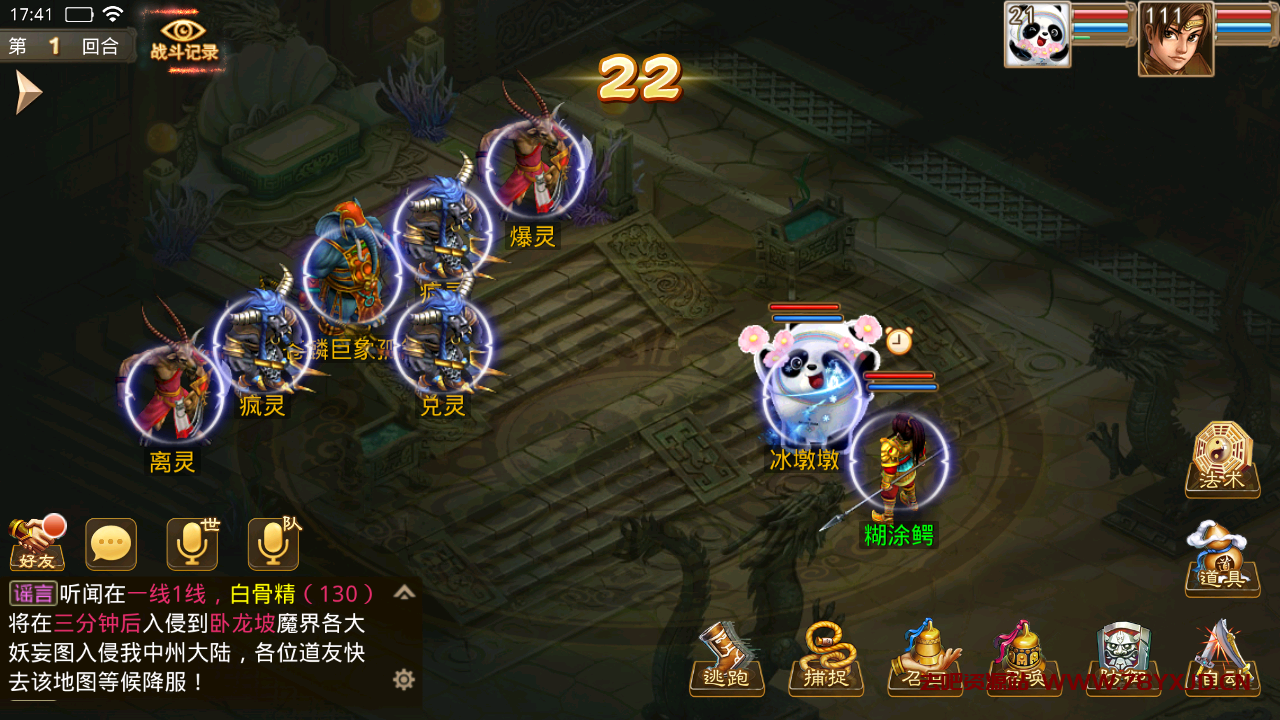Activate the 世 world voice microphone
Viewport: 1280px width, 720px height.
tap(192, 544)
